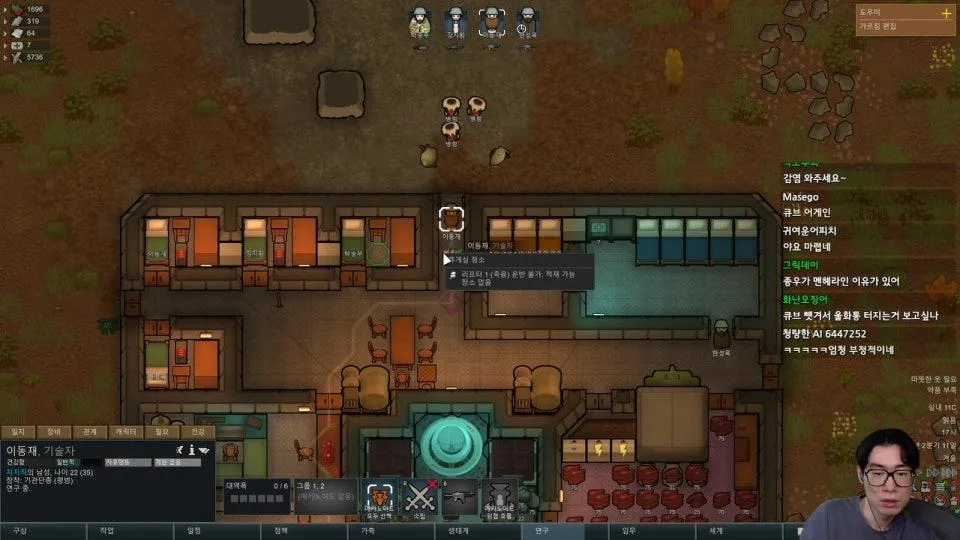Open the 임무 (Quests) tab
The height and width of the screenshot is (540, 960).
coord(629,531)
